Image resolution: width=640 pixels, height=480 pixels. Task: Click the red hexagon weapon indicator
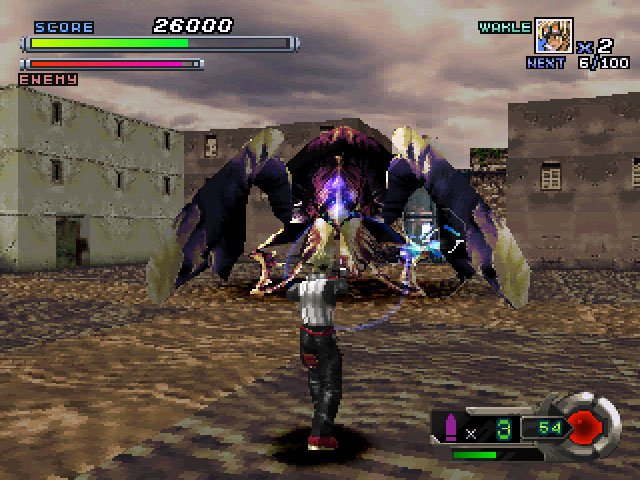(587, 427)
